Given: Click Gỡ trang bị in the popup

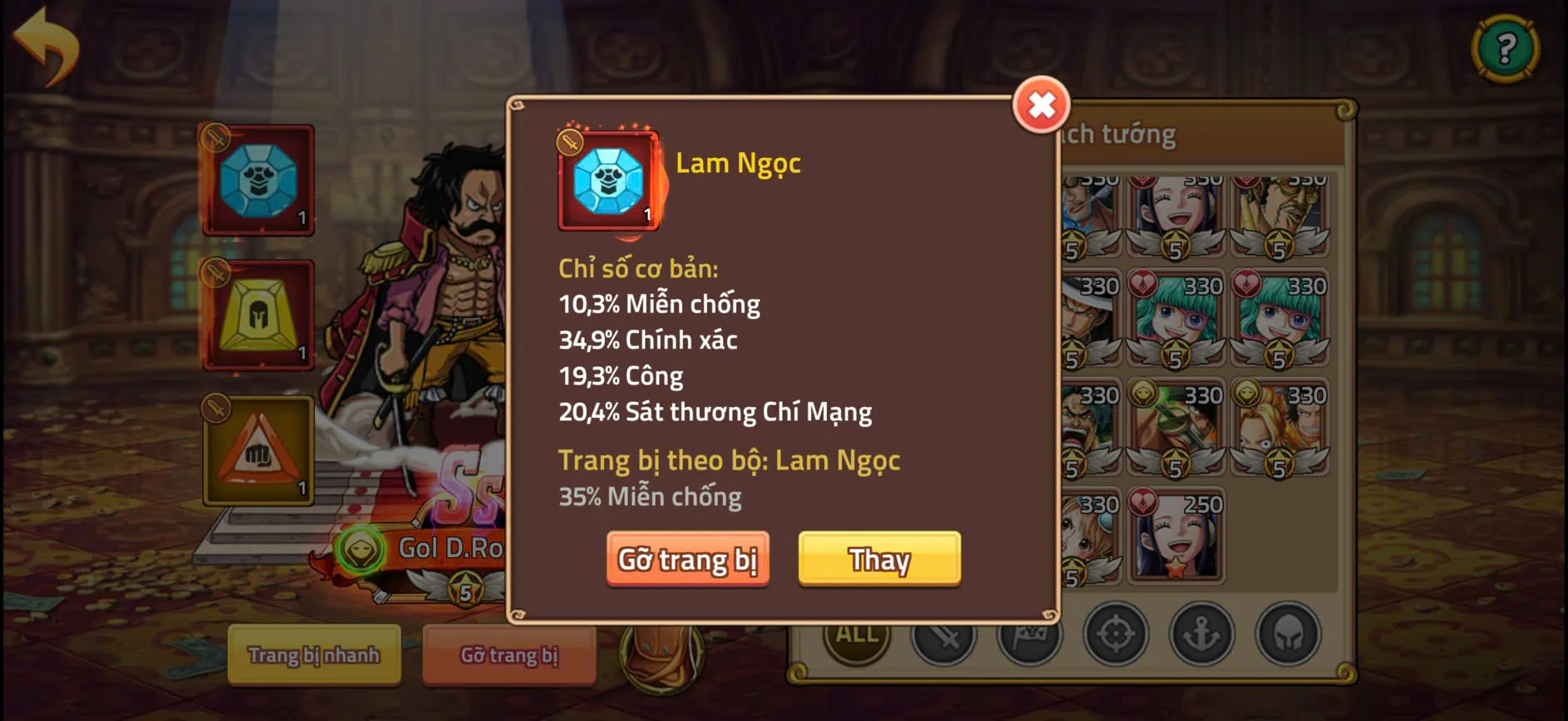Looking at the screenshot, I should [688, 559].
